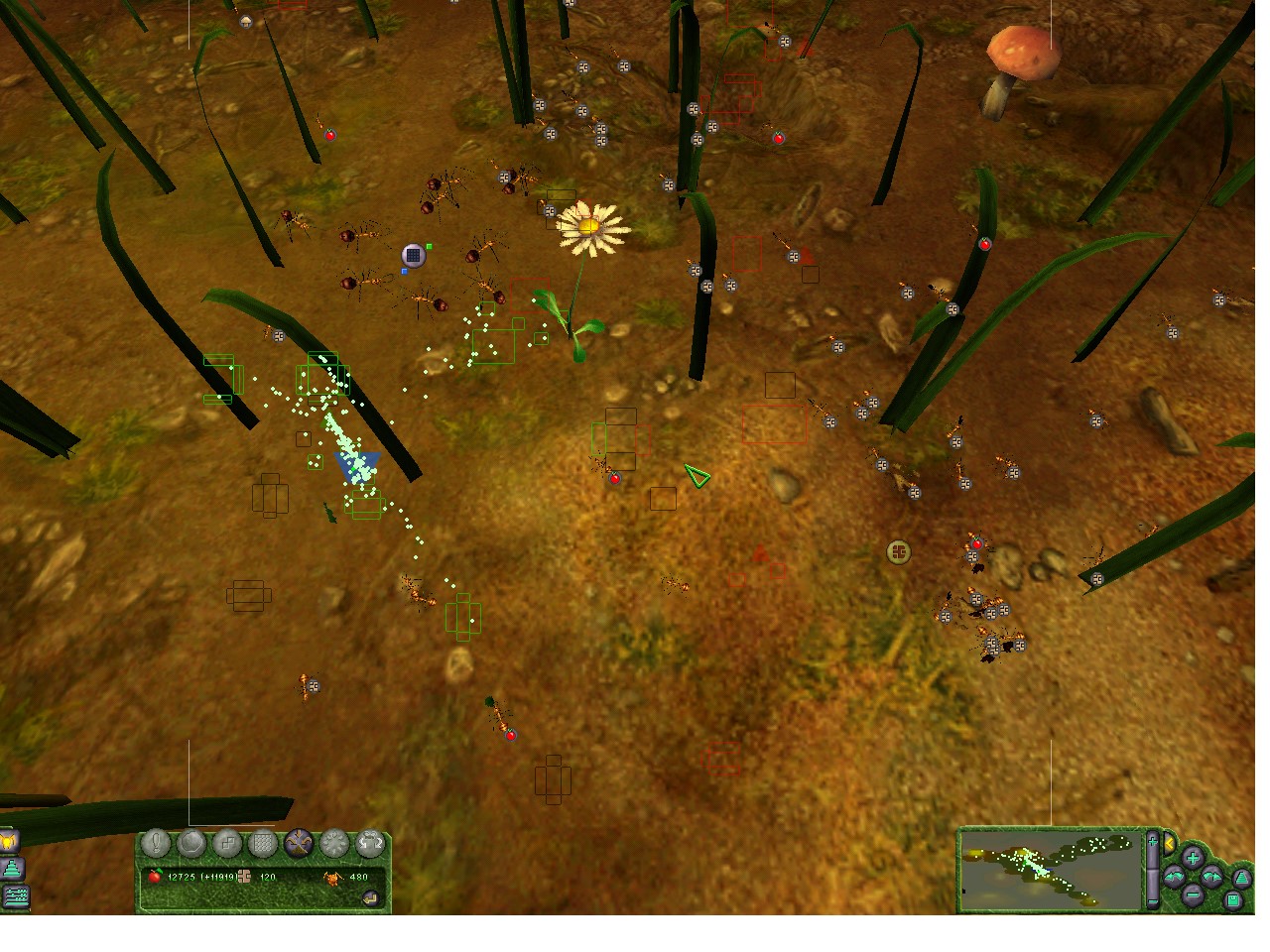The image size is (1270, 952).
Task: Select the dotted circle formation button
Action: click(334, 844)
